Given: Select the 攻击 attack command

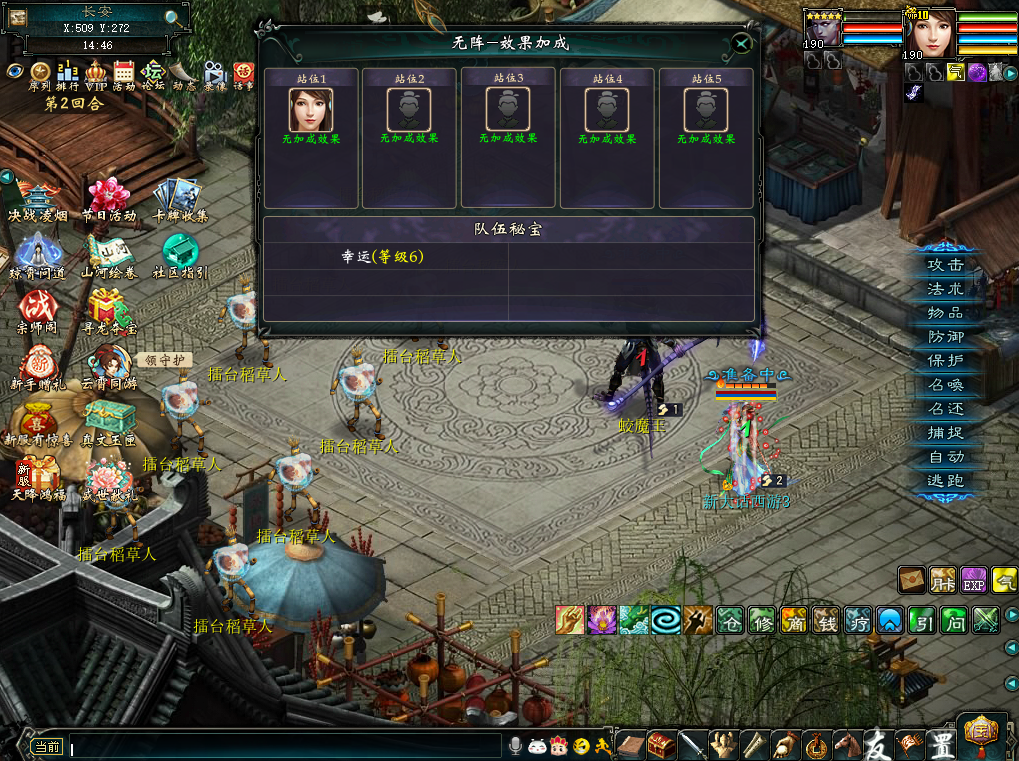Looking at the screenshot, I should 945,265.
